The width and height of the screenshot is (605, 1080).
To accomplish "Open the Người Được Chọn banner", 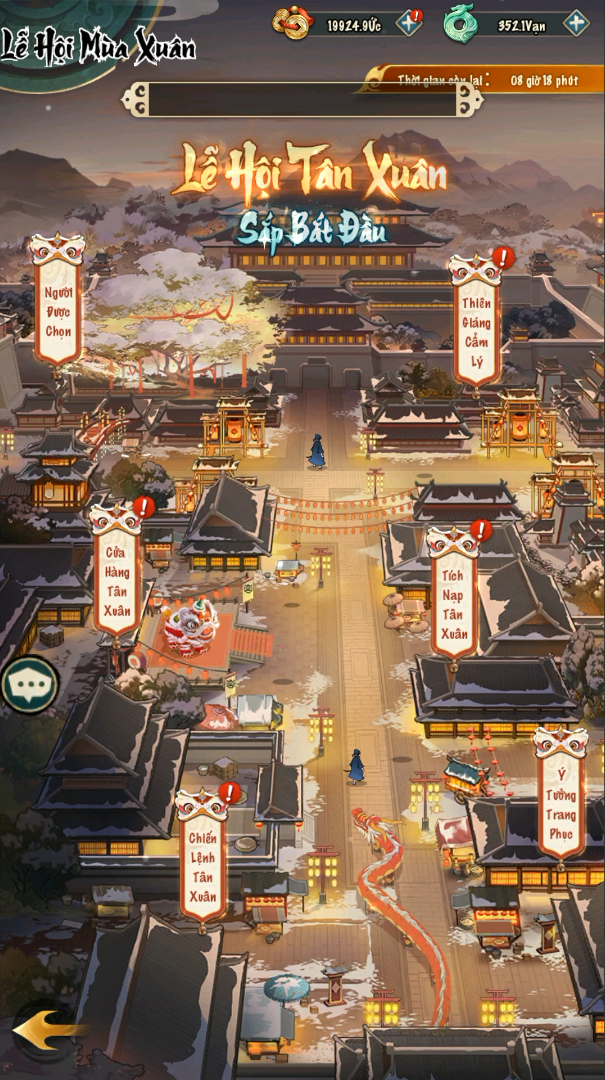I will tap(58, 310).
